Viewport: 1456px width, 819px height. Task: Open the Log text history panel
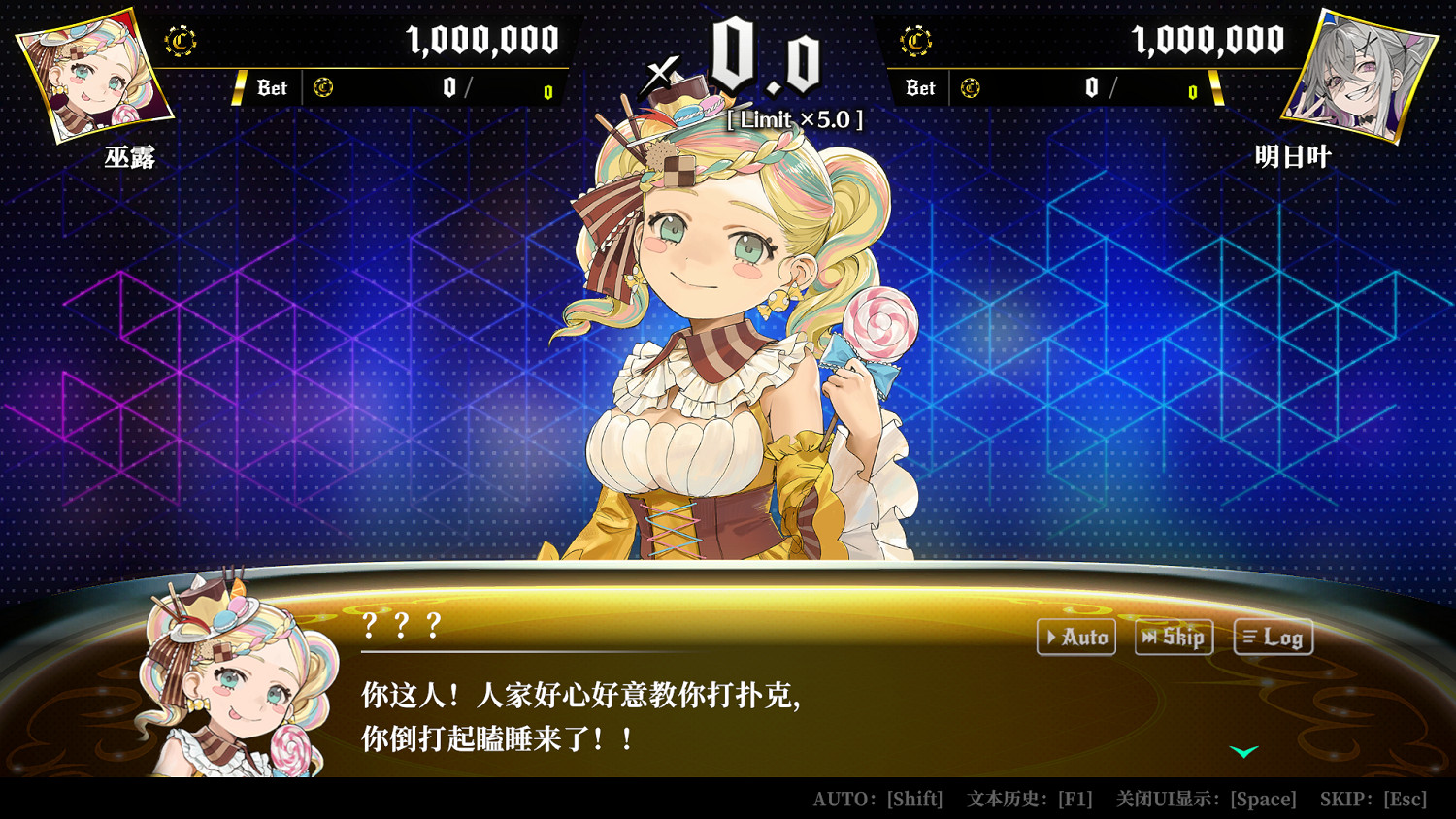[x=1273, y=638]
